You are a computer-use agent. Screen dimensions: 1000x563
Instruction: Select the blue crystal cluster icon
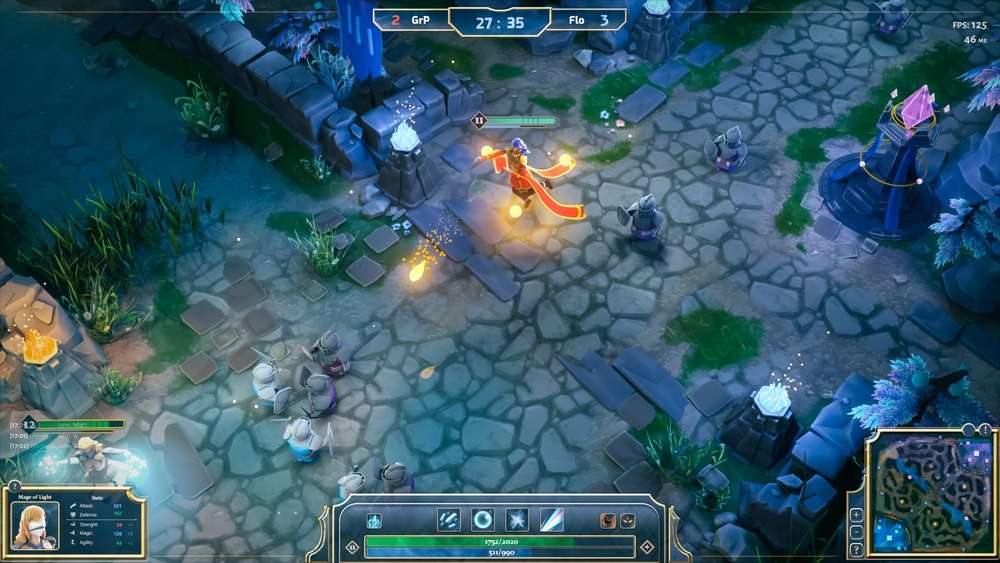tap(374, 521)
